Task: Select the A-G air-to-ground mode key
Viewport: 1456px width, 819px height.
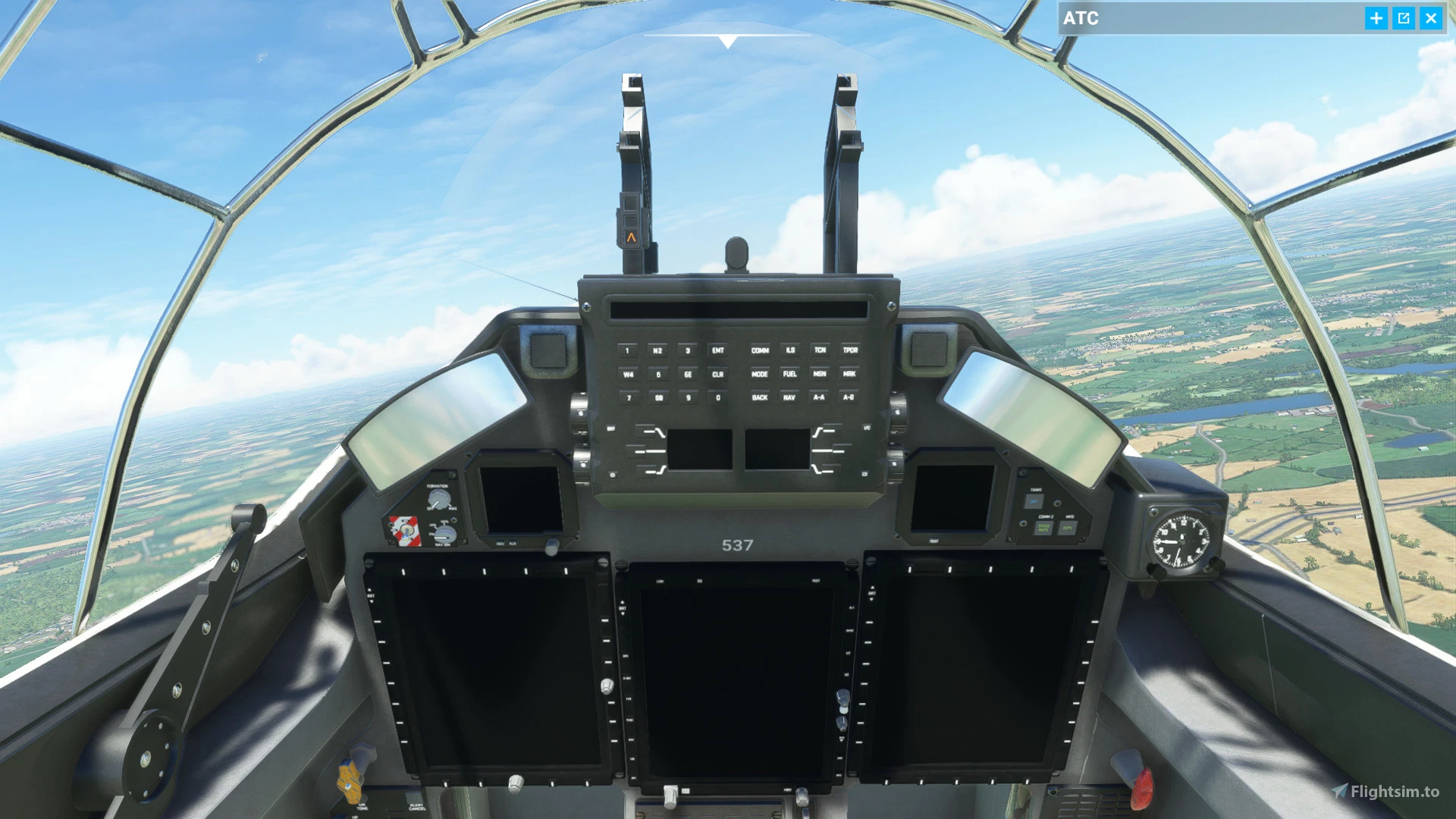Action: pyautogui.click(x=849, y=398)
